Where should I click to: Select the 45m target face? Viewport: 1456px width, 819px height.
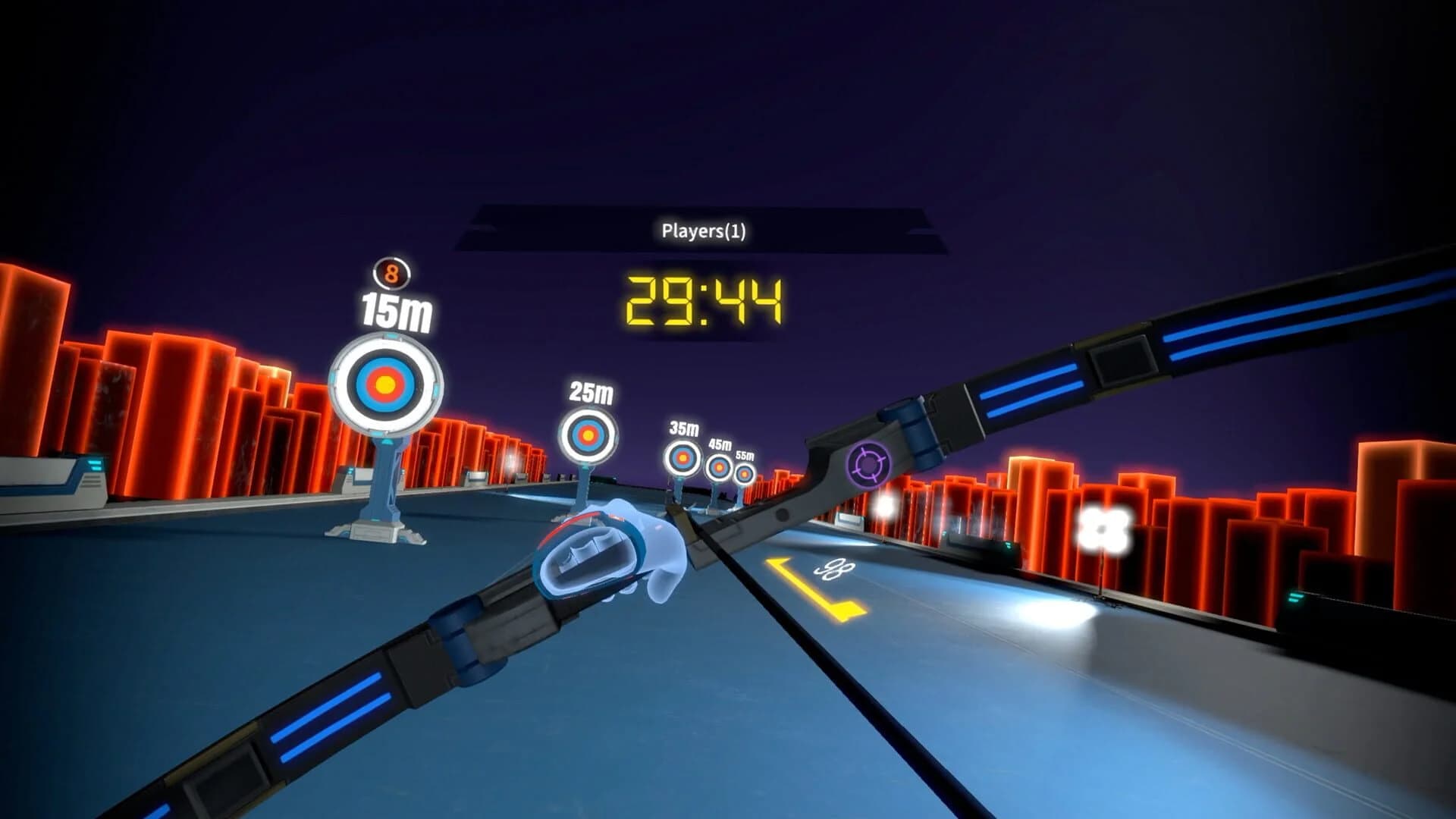(719, 468)
